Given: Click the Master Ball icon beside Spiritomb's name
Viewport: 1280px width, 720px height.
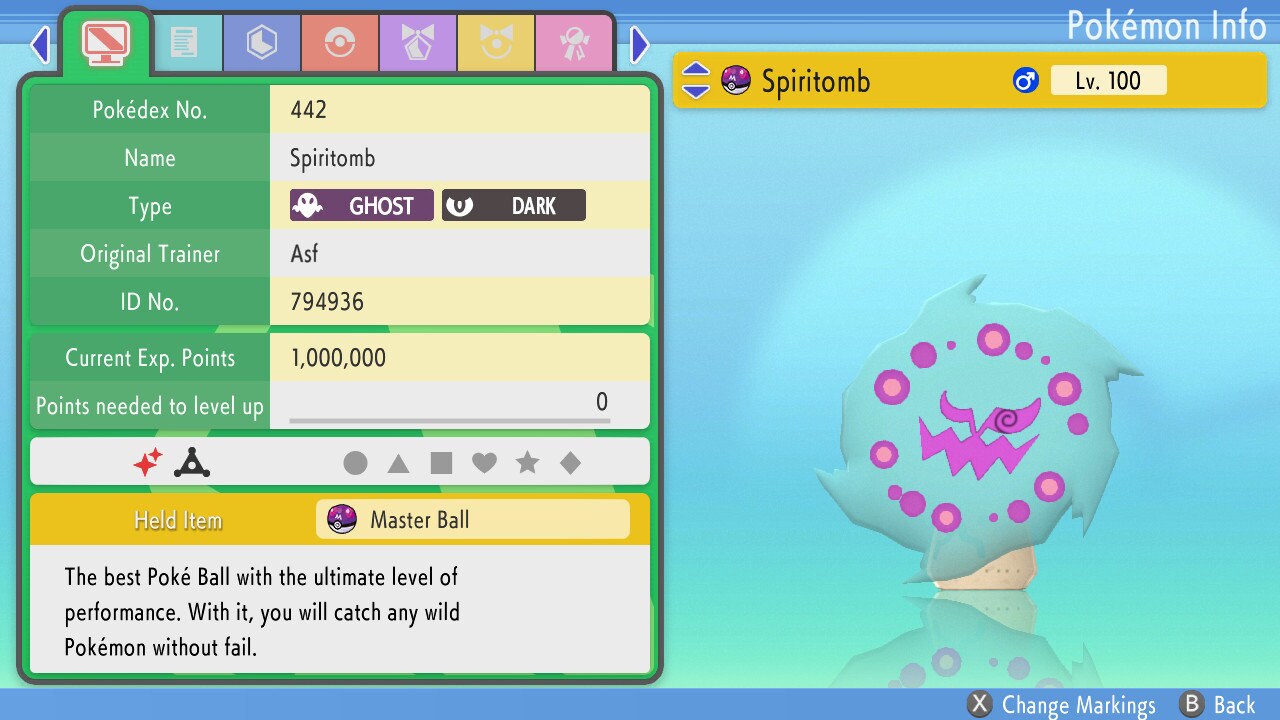Looking at the screenshot, I should coord(735,80).
